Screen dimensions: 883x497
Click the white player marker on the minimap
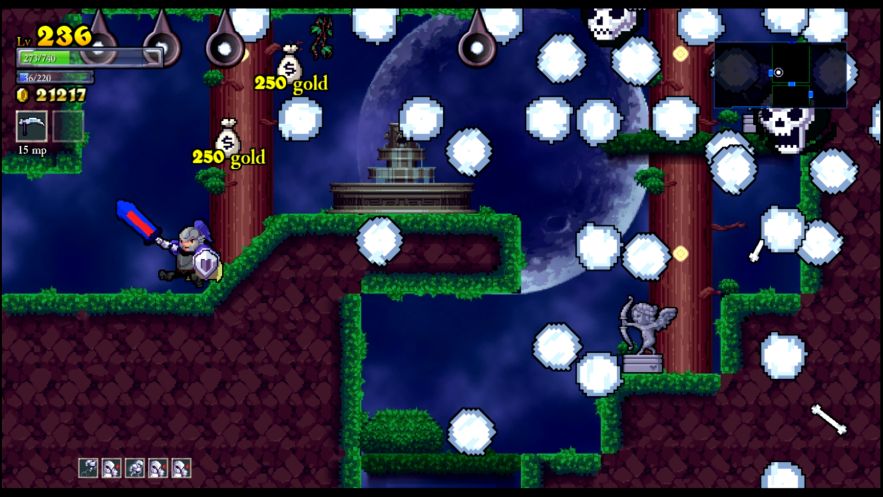point(778,72)
